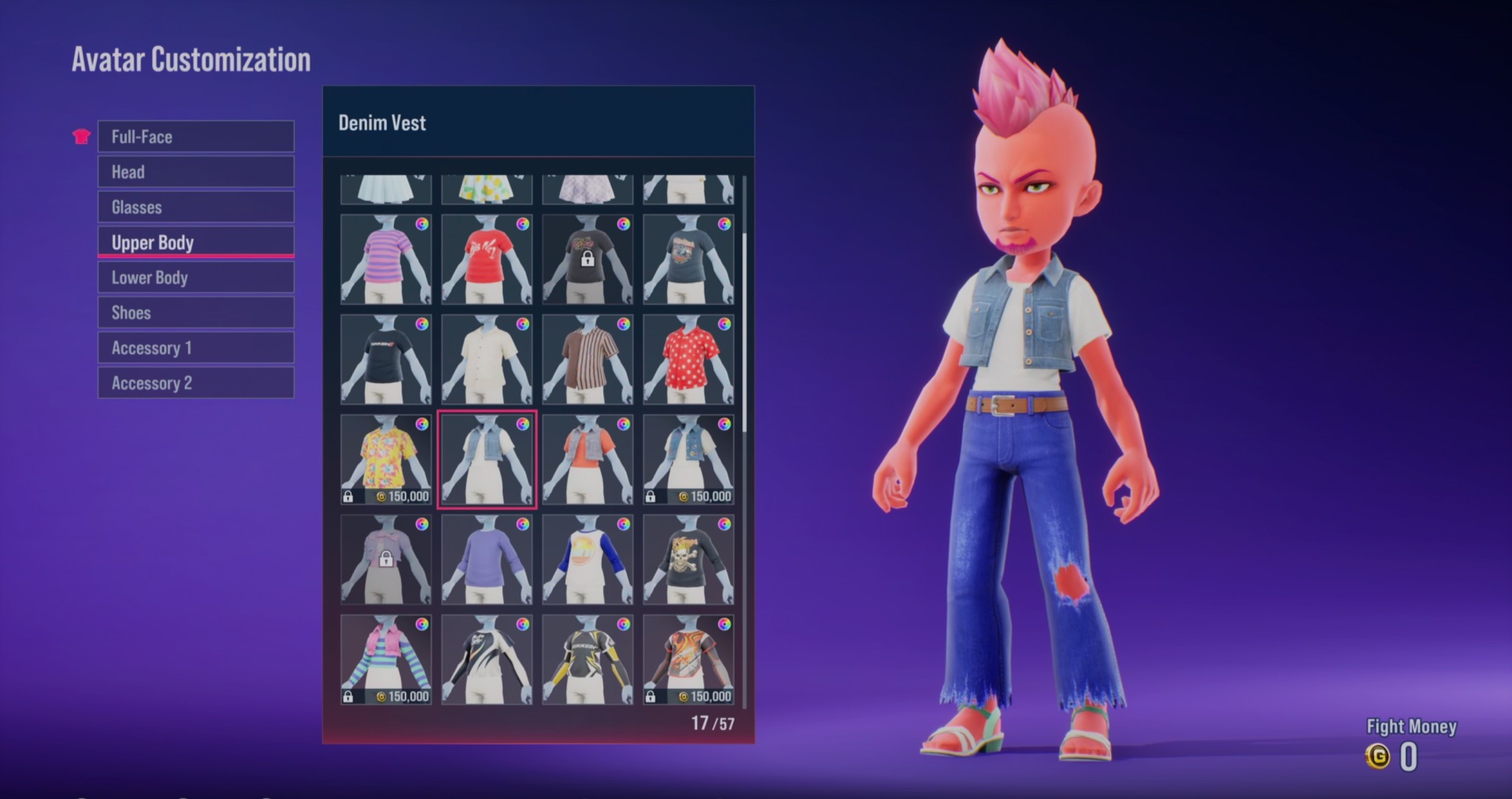Choose the red polka dot shirt
The height and width of the screenshot is (799, 1512).
click(x=688, y=360)
